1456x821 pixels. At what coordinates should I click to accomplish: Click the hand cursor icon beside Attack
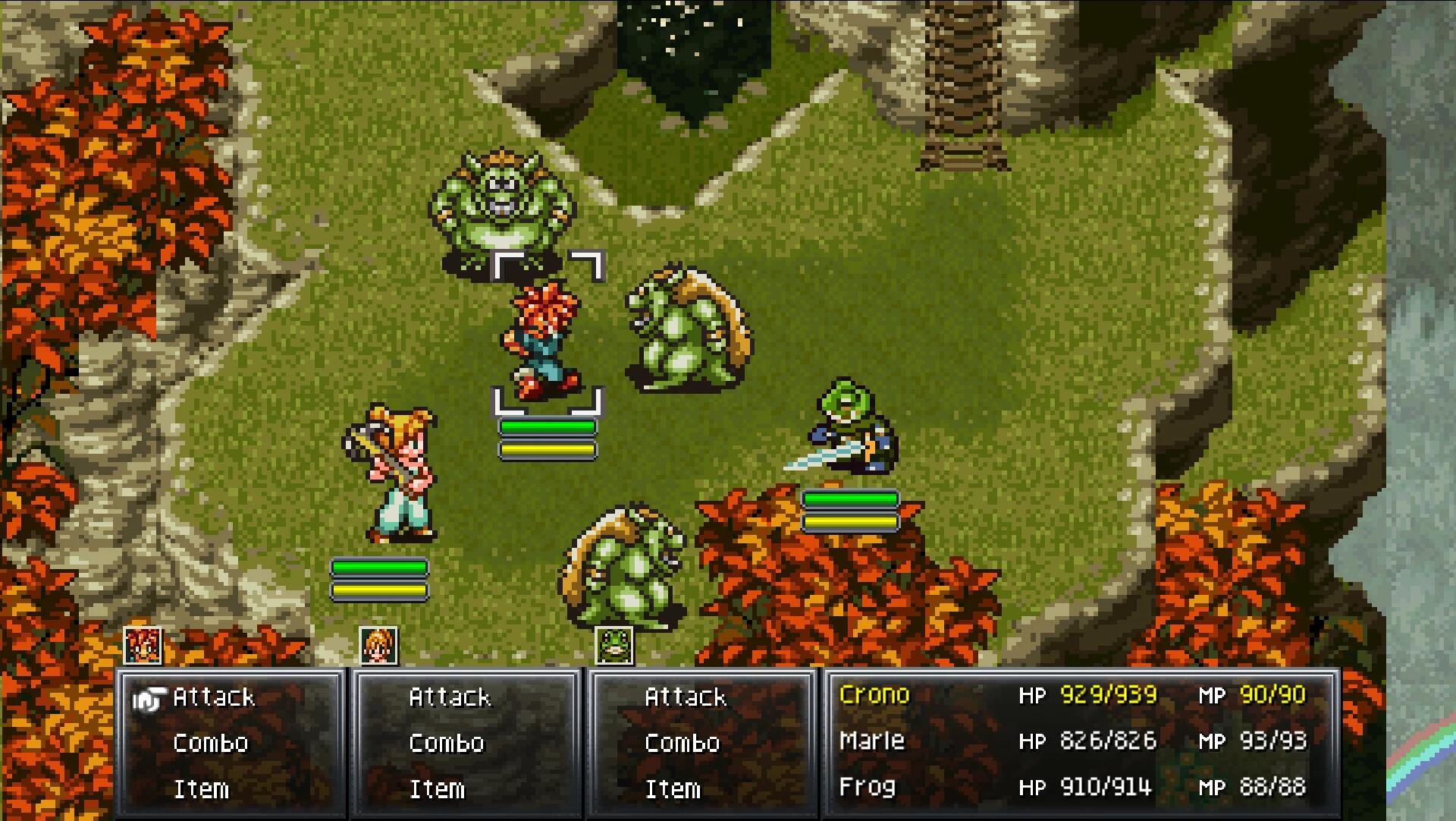(x=151, y=697)
